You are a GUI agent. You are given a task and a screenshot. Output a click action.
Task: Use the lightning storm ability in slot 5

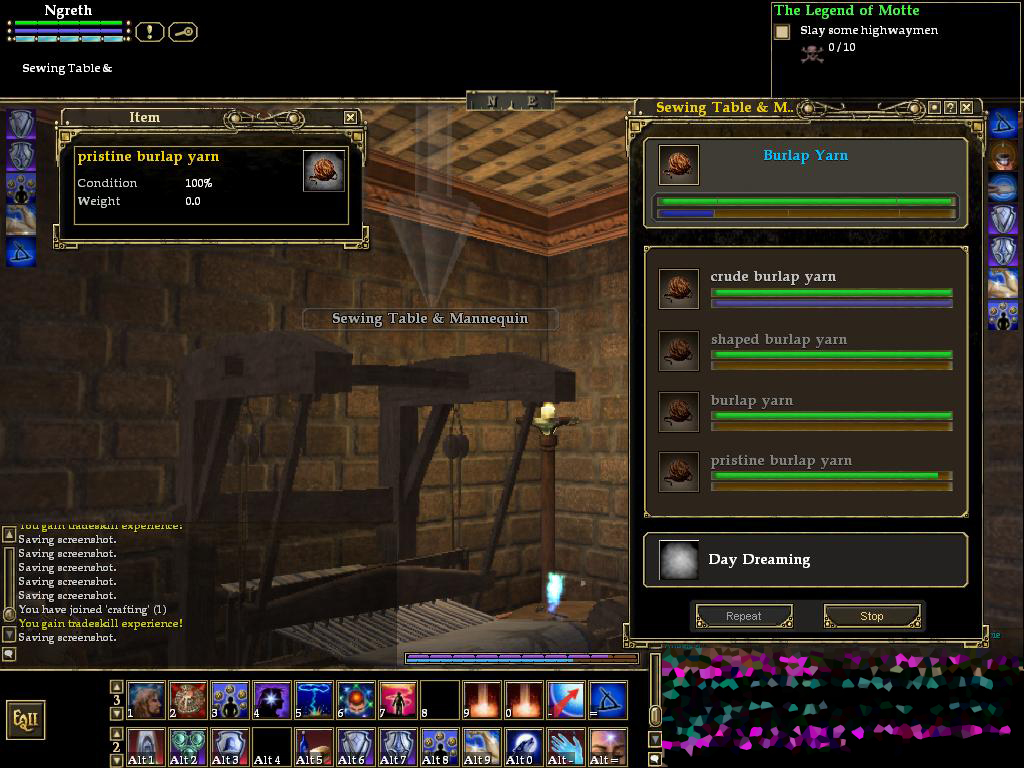pos(314,701)
